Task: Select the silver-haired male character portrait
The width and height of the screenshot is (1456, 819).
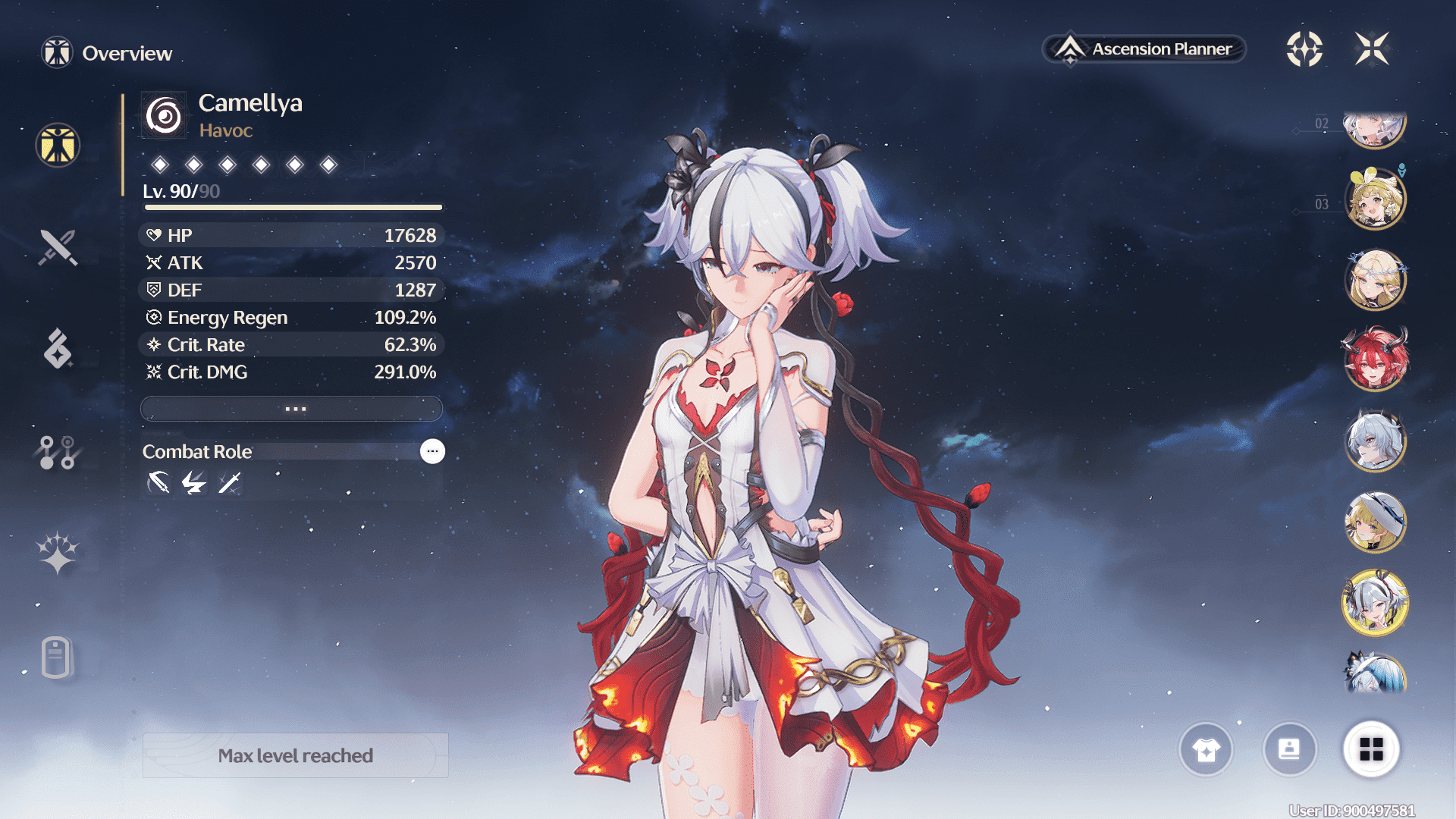Action: pos(1376,441)
